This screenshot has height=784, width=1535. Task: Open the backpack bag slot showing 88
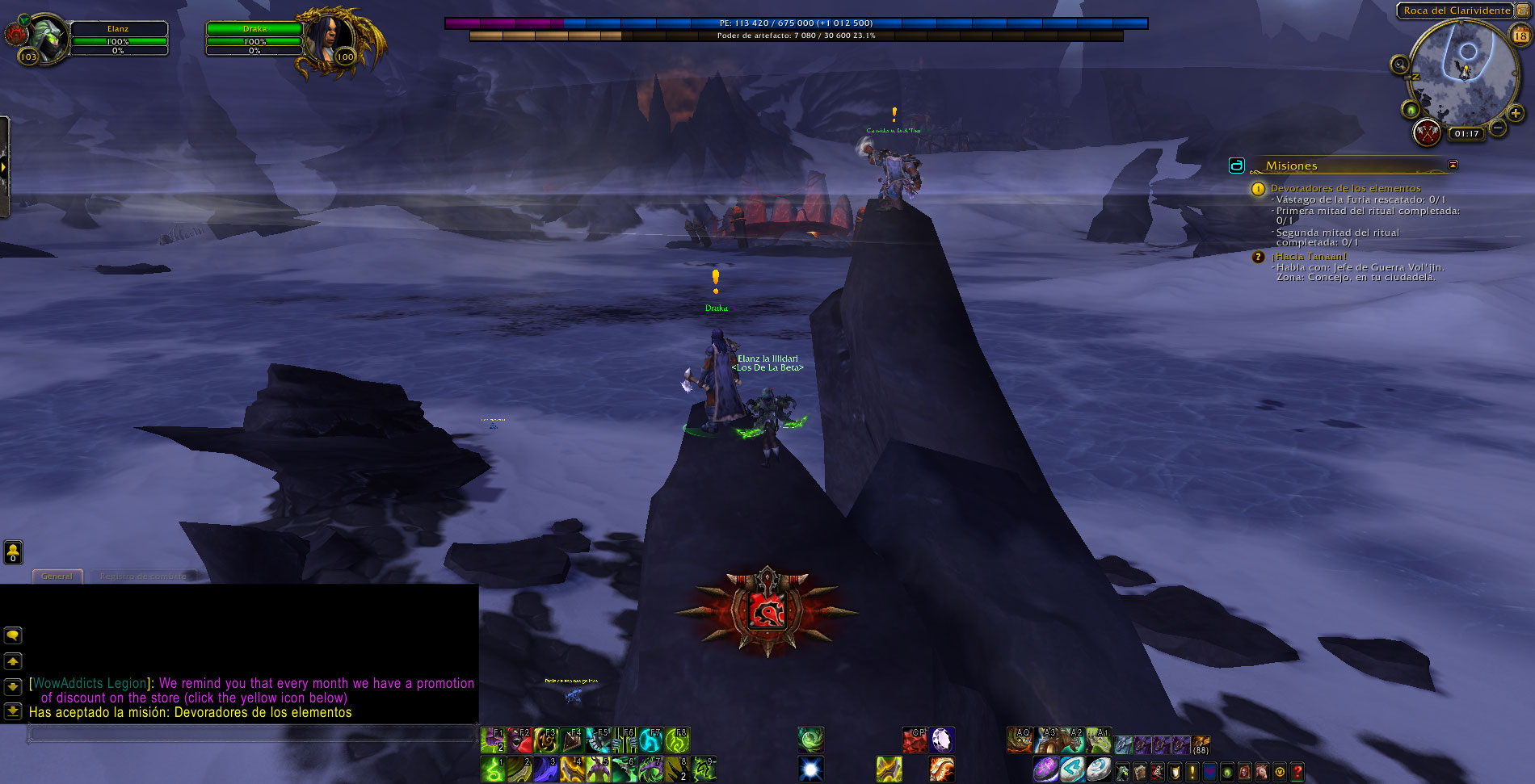tap(1201, 744)
